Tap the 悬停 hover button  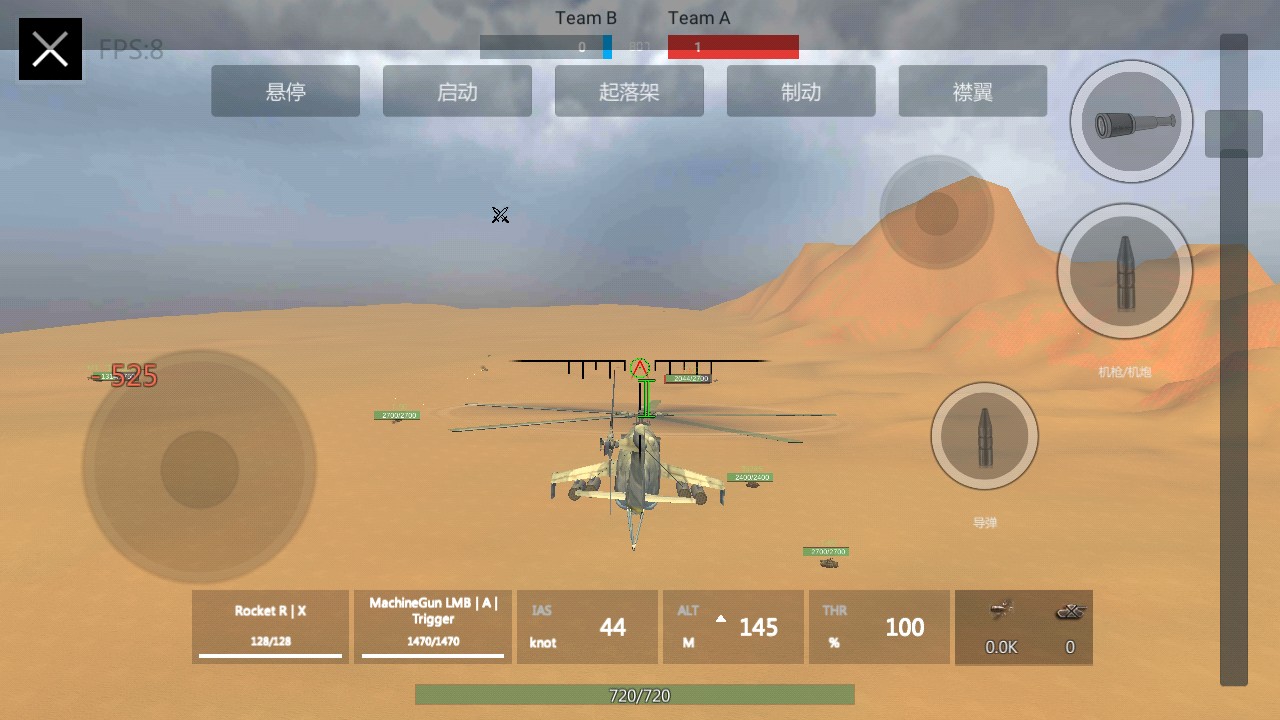pyautogui.click(x=285, y=92)
